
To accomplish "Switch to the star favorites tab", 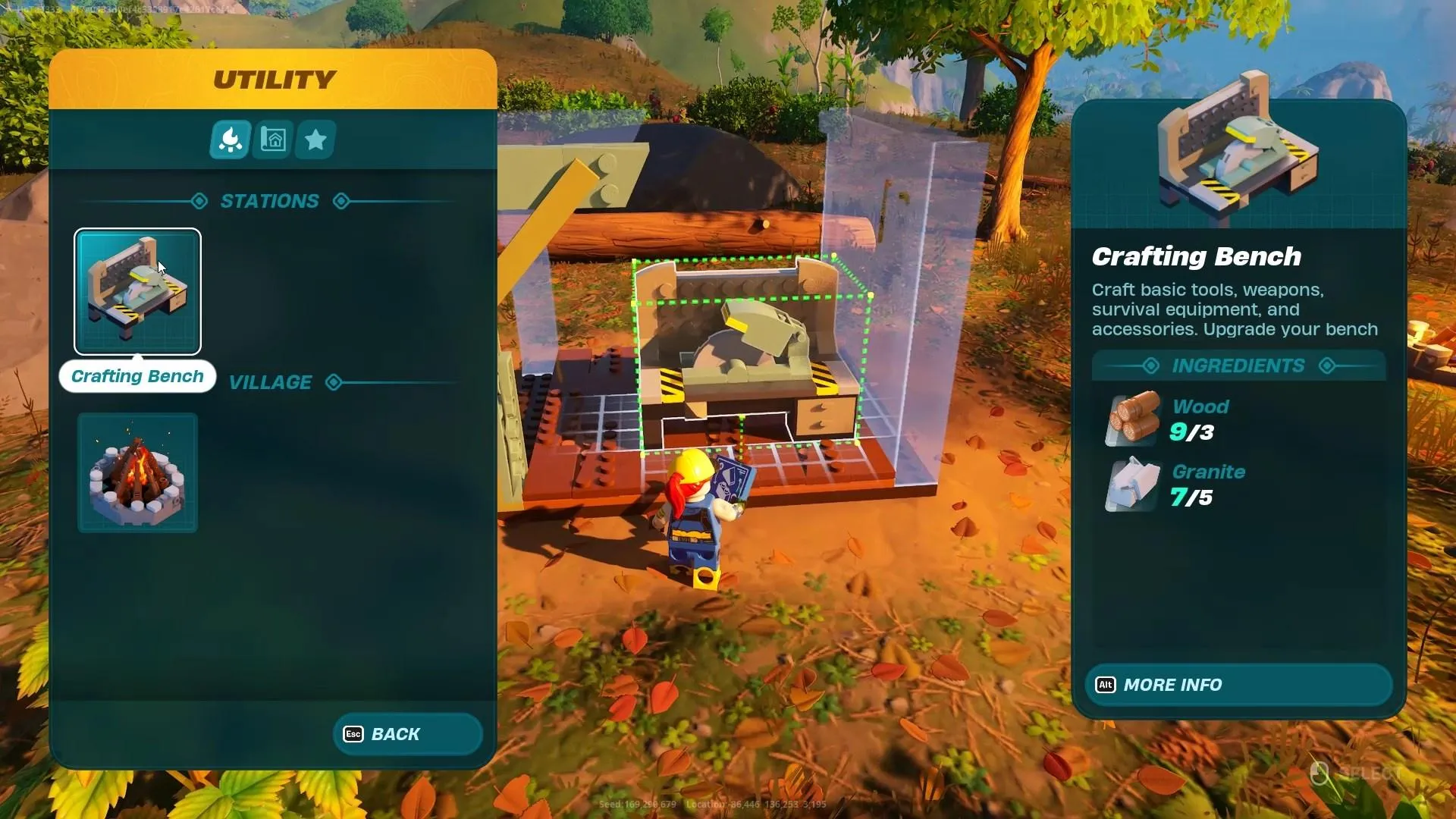I will (315, 140).
